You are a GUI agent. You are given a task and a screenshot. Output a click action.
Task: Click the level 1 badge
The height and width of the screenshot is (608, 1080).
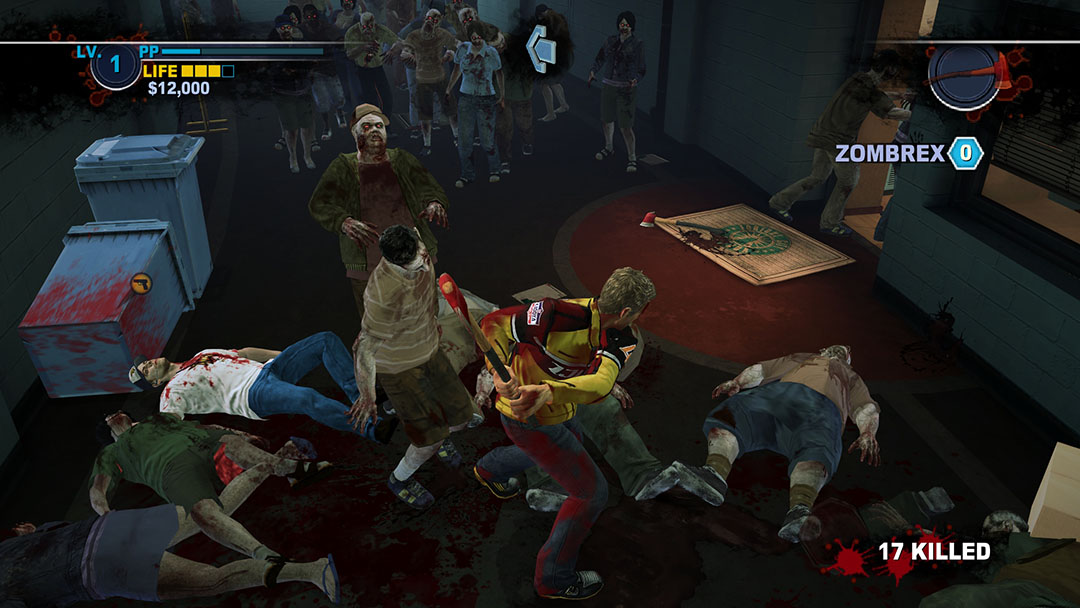115,67
